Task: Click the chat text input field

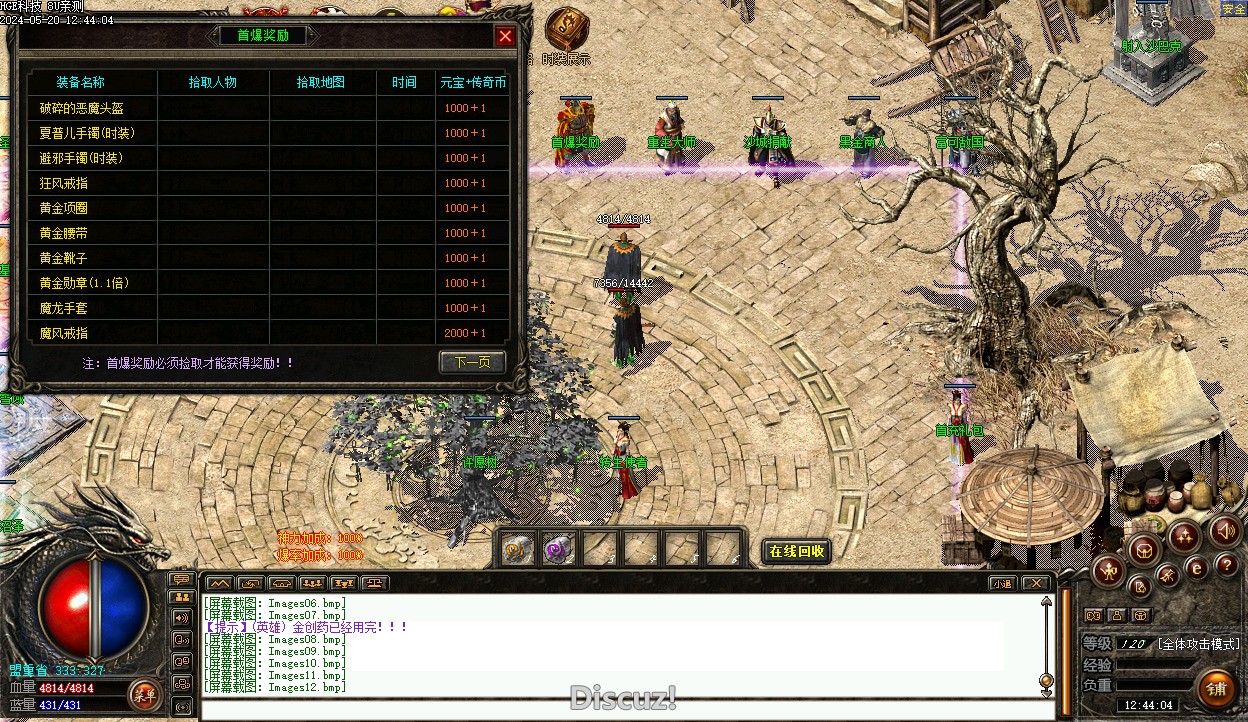Action: 620,711
